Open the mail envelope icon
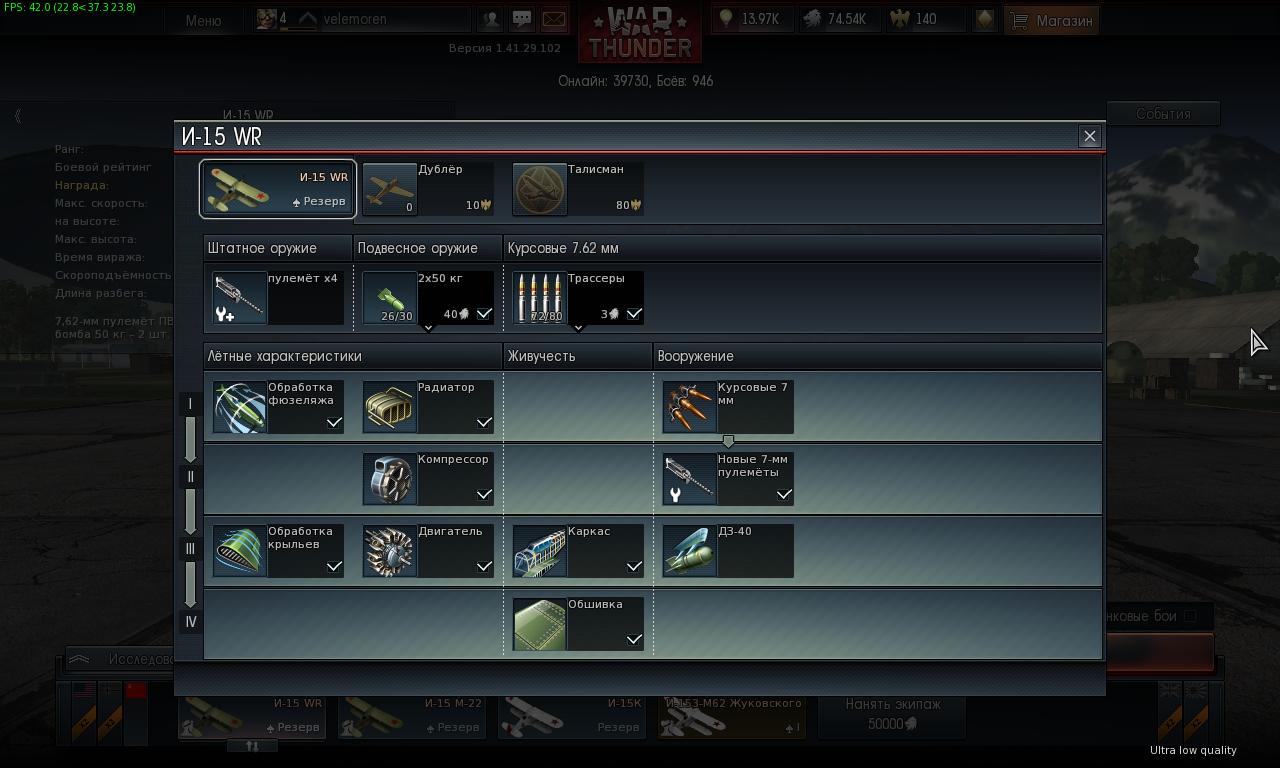 pyautogui.click(x=553, y=19)
